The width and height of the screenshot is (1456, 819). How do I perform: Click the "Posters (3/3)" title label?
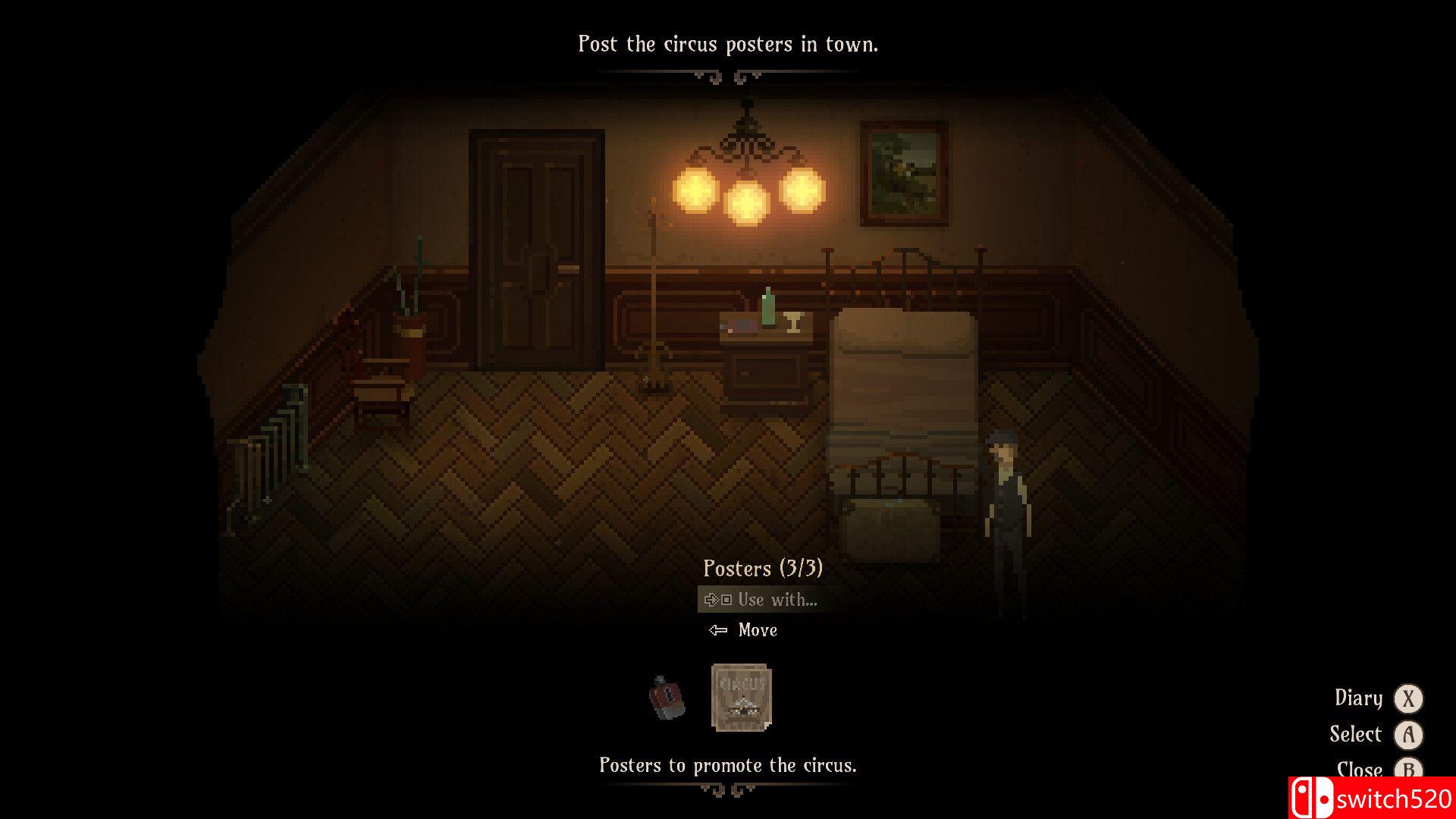[764, 569]
